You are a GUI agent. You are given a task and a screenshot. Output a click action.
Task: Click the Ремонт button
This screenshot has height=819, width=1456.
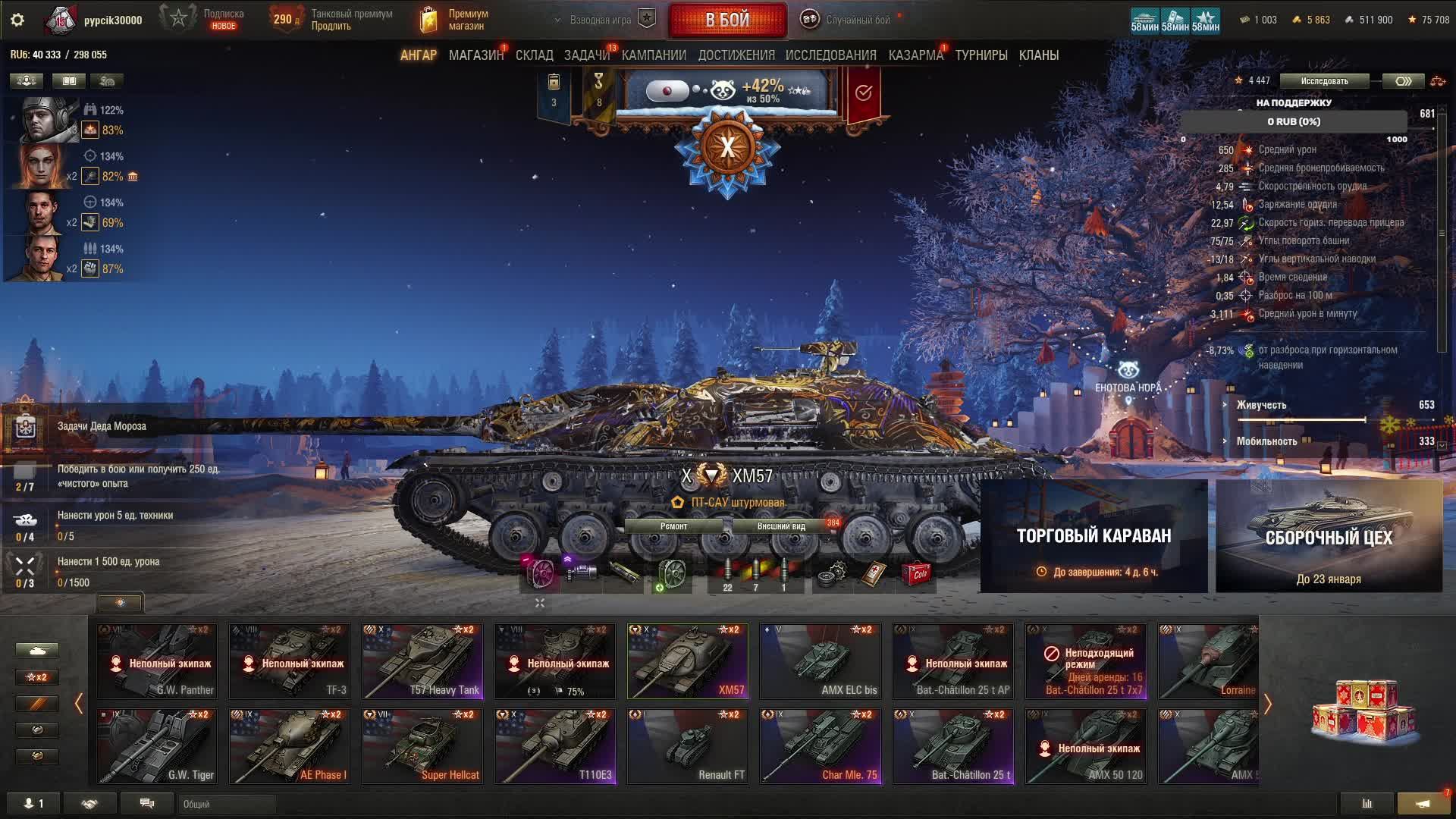pos(673,526)
